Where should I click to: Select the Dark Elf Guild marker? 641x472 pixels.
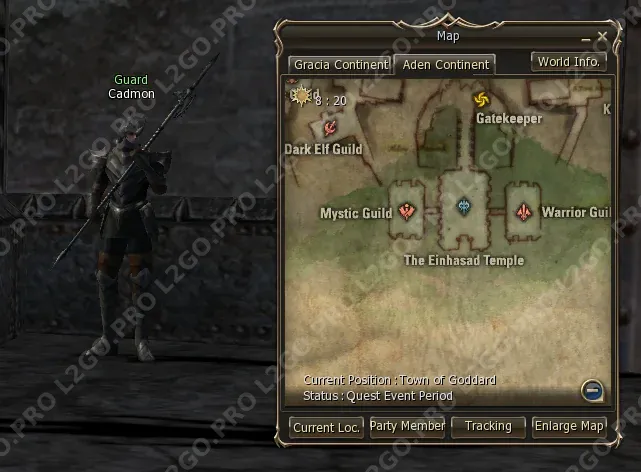point(328,128)
